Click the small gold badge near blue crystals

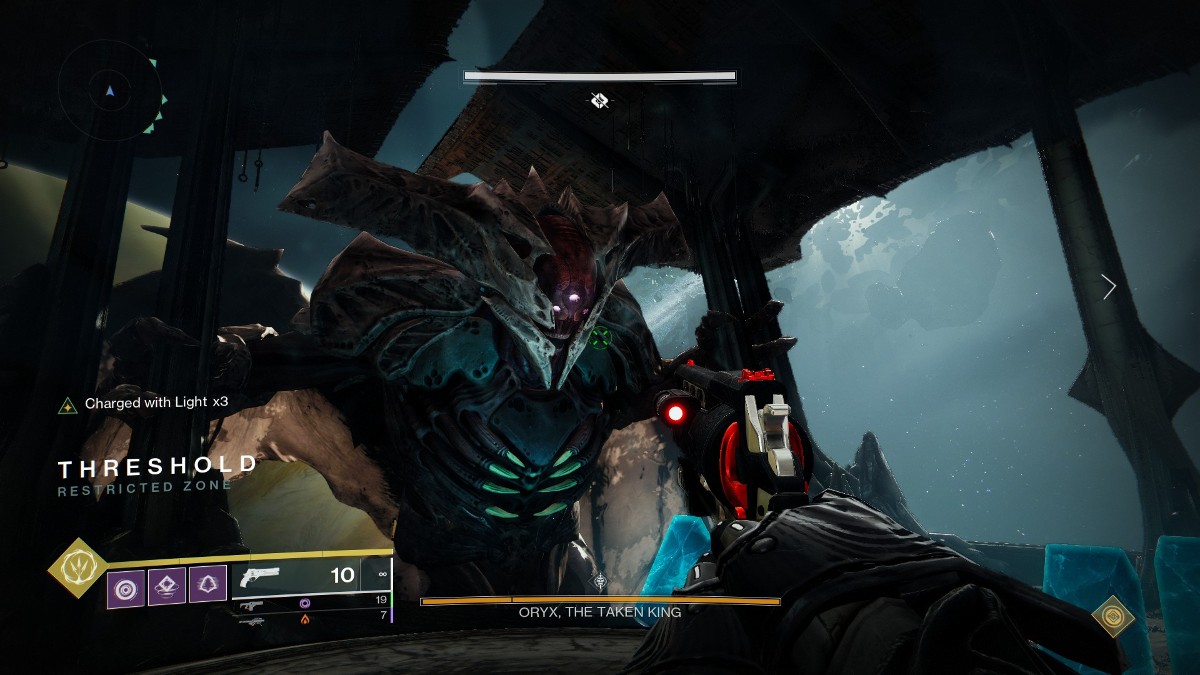click(1112, 616)
